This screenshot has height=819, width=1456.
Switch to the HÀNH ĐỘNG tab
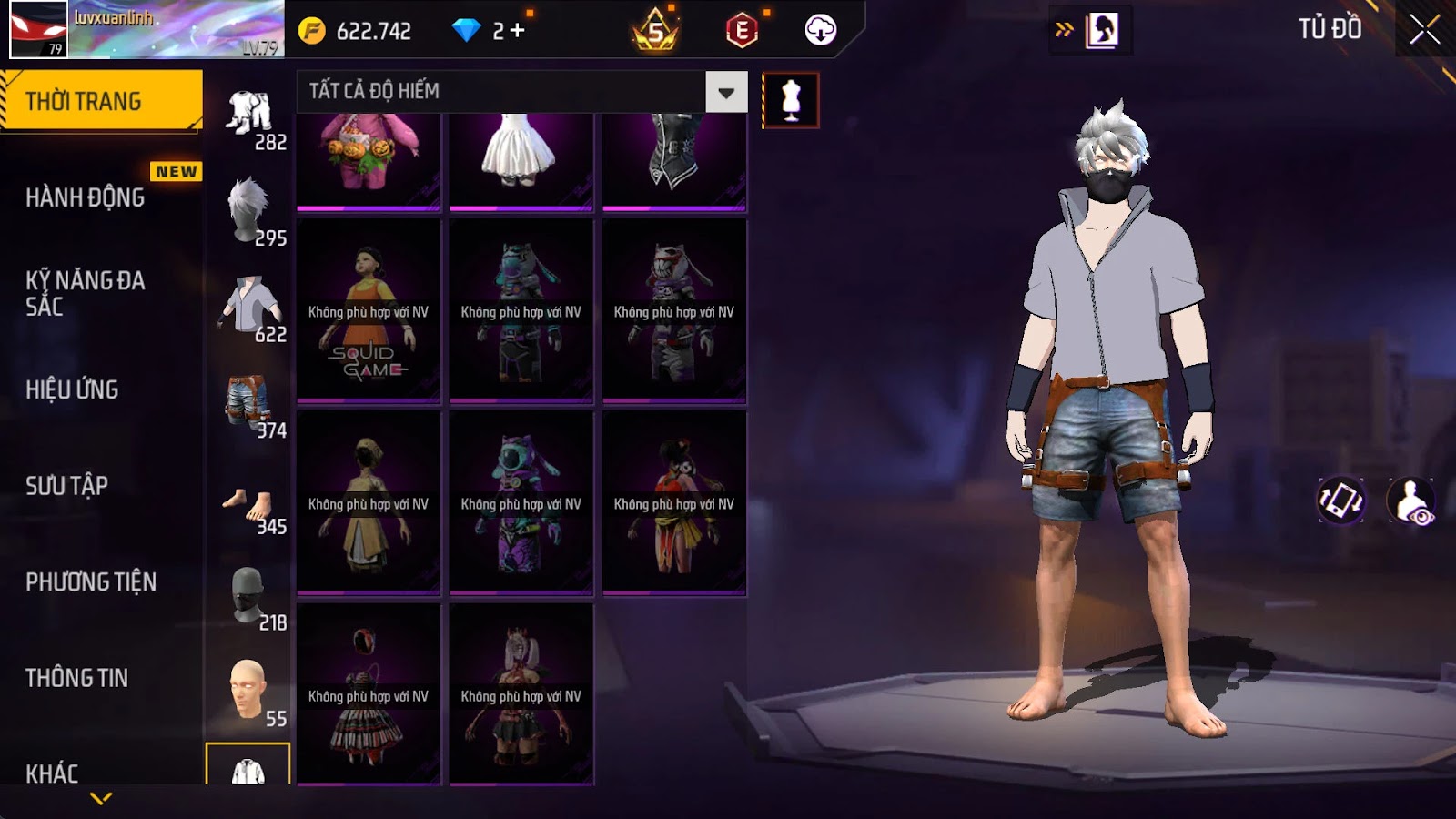coord(86,197)
